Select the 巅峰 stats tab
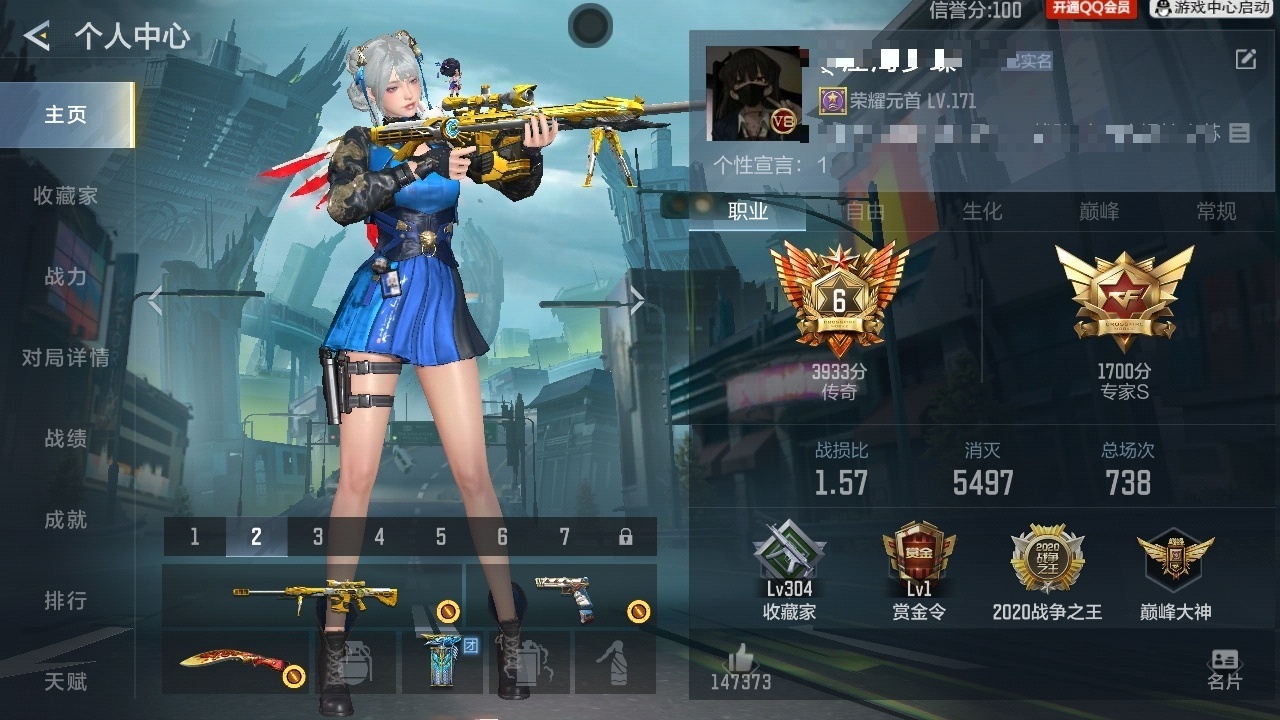 [x=1099, y=211]
